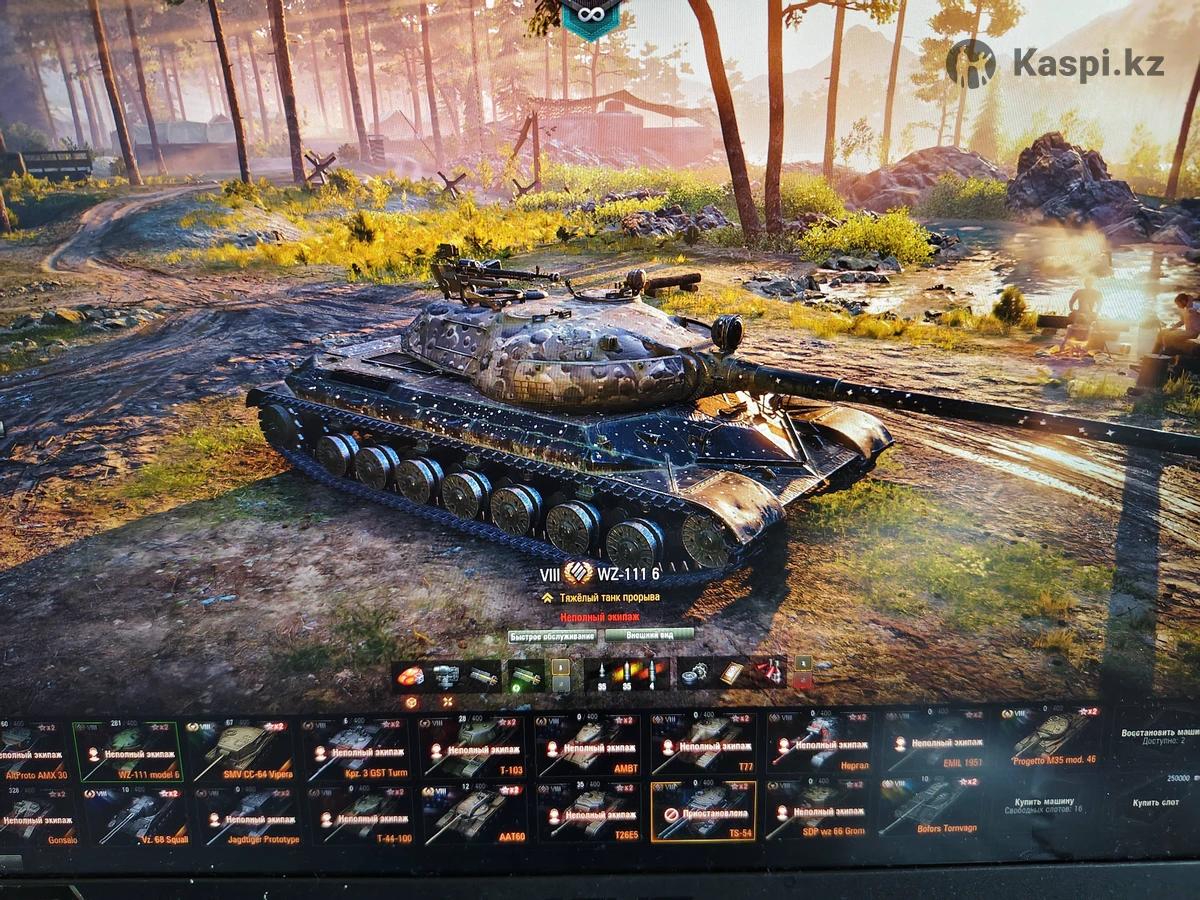The width and height of the screenshot is (1200, 900).
Task: Choose the SDP wz 66 Grom tank
Action: click(816, 810)
